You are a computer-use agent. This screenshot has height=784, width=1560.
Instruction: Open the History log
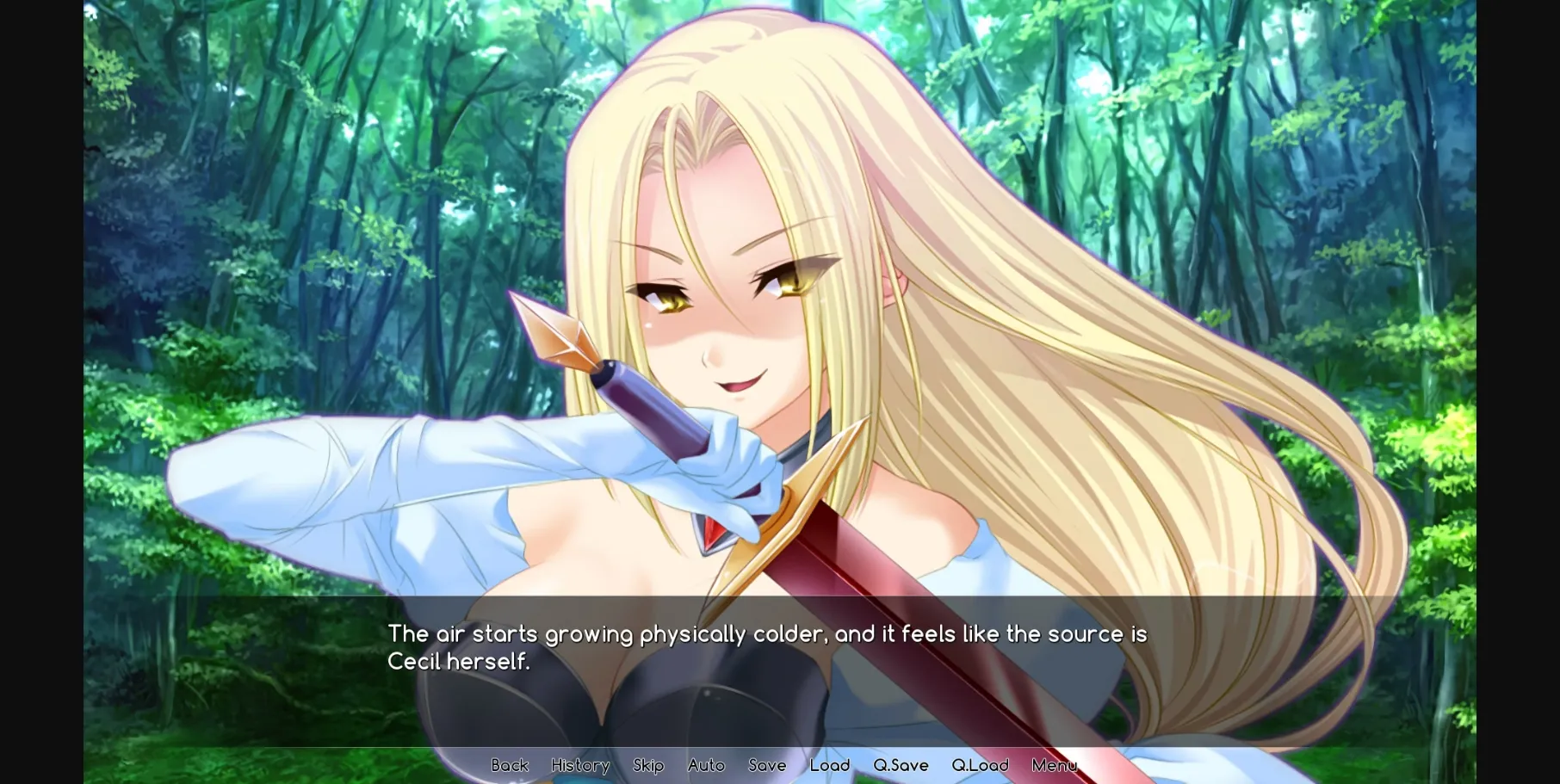click(x=579, y=765)
